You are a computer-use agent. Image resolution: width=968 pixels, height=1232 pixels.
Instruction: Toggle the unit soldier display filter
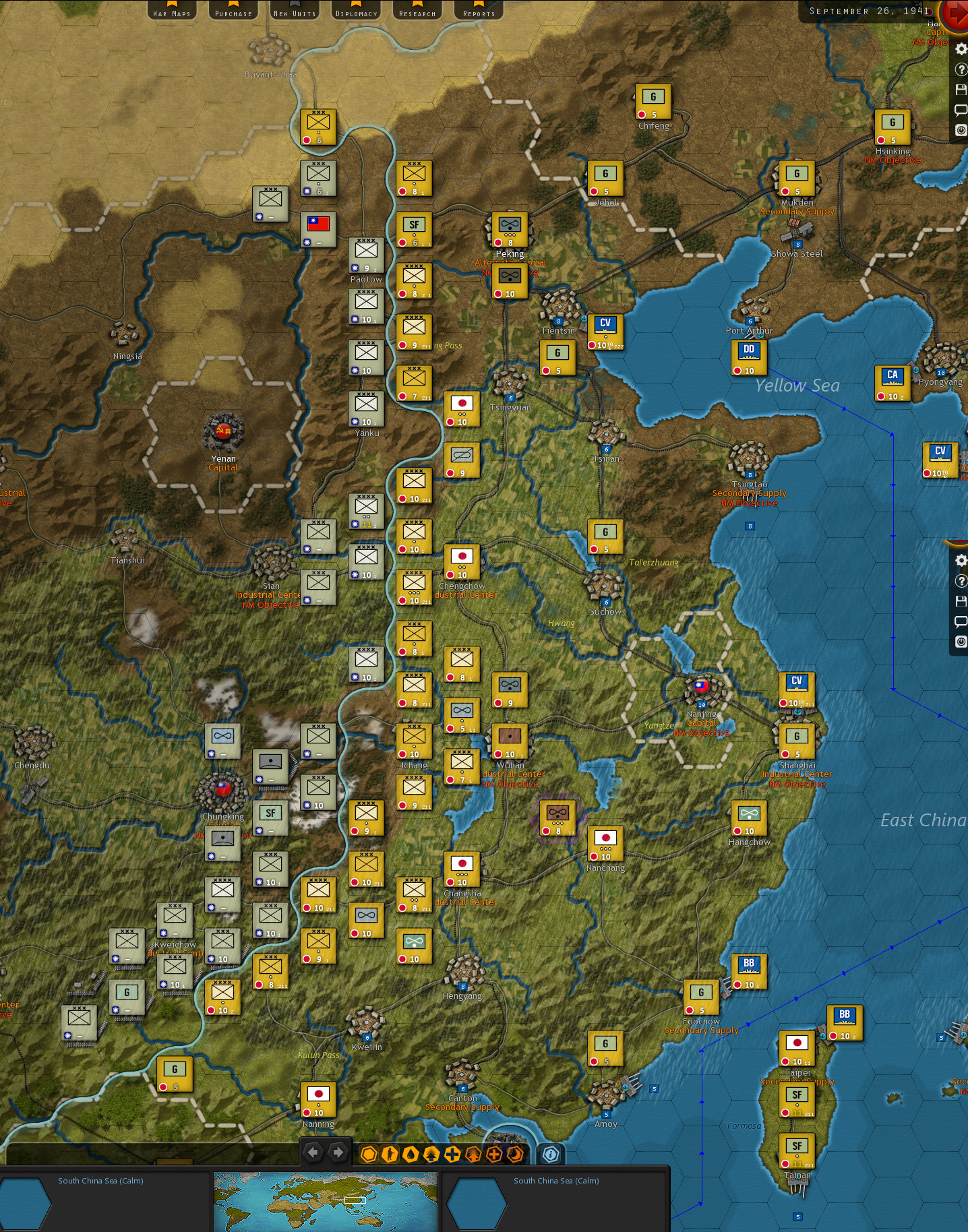[x=390, y=1153]
